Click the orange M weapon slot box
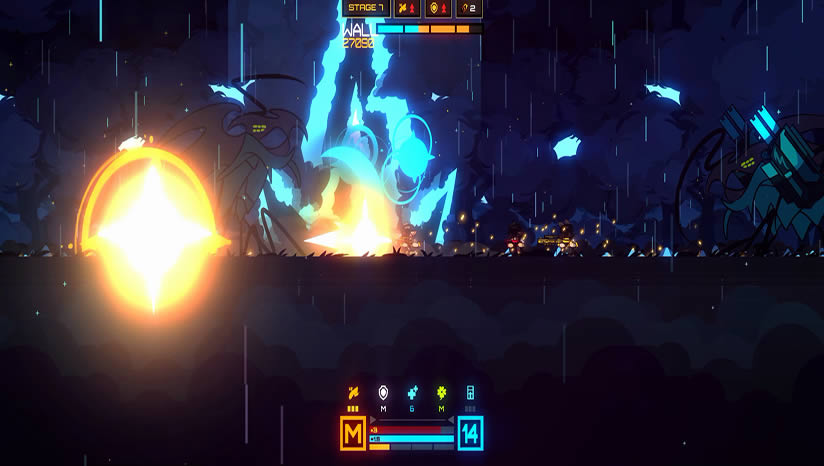Screen dimensions: 824x466 pyautogui.click(x=353, y=434)
